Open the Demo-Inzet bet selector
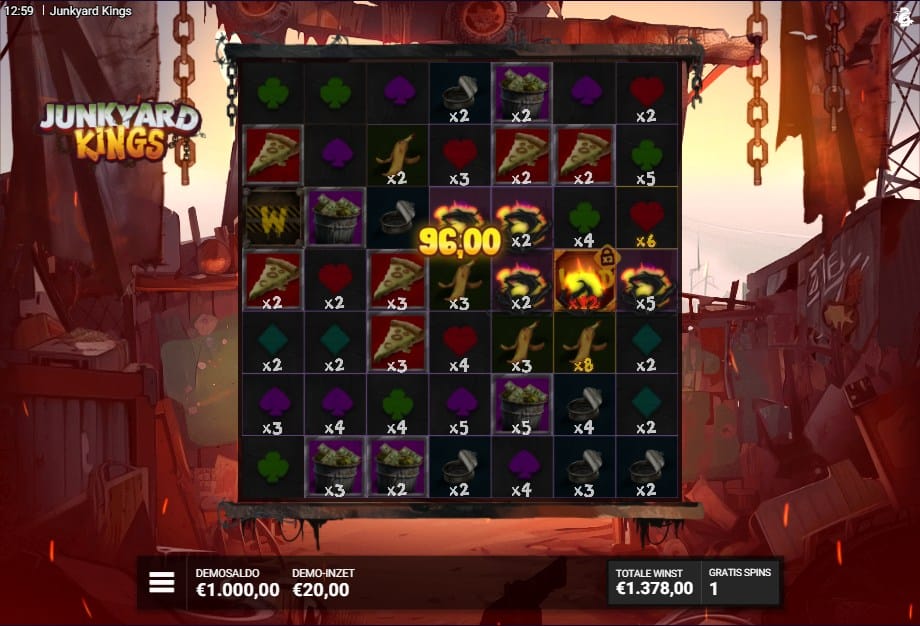This screenshot has height=626, width=920. [x=322, y=583]
